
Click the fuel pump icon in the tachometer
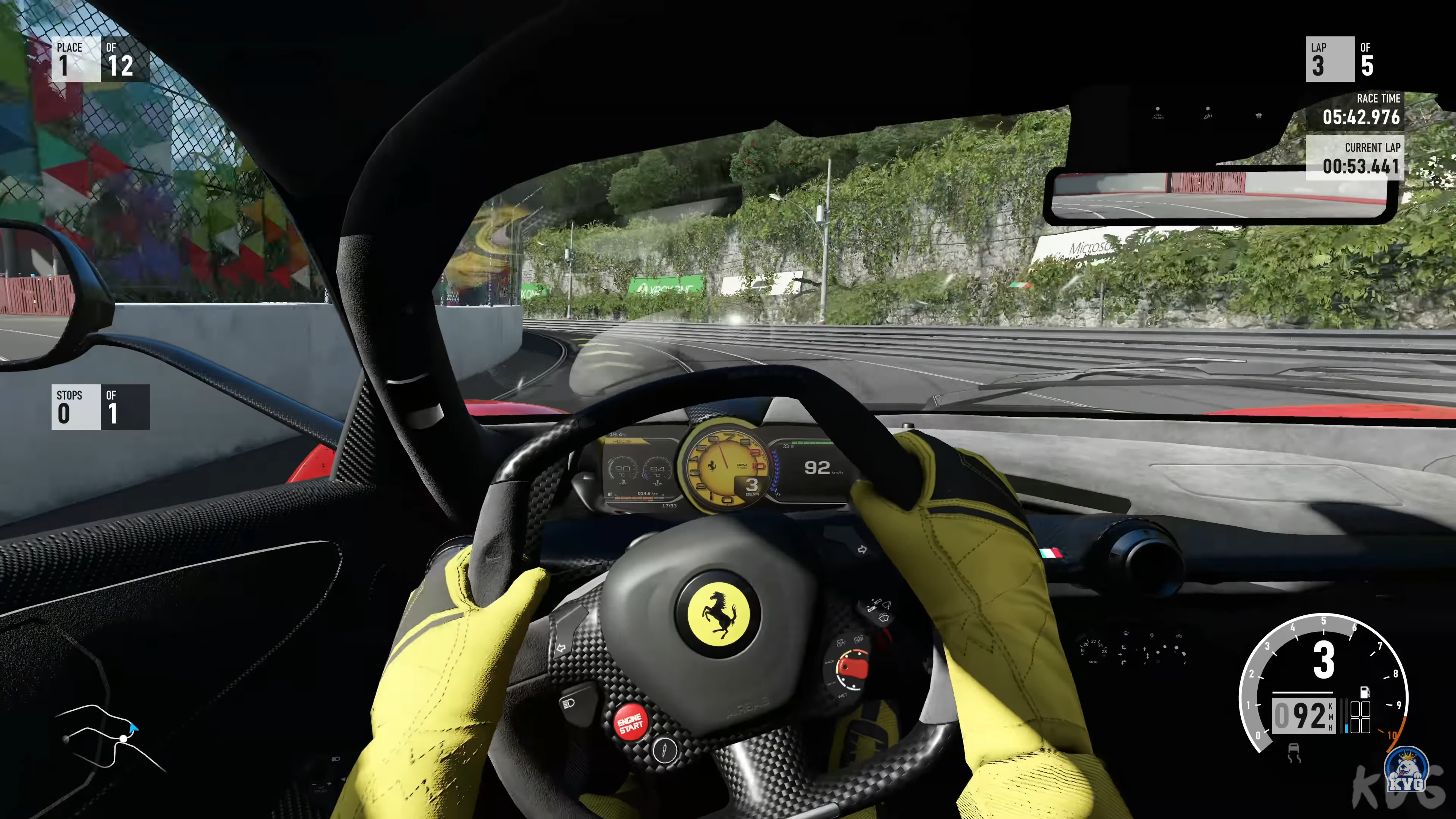(1364, 692)
